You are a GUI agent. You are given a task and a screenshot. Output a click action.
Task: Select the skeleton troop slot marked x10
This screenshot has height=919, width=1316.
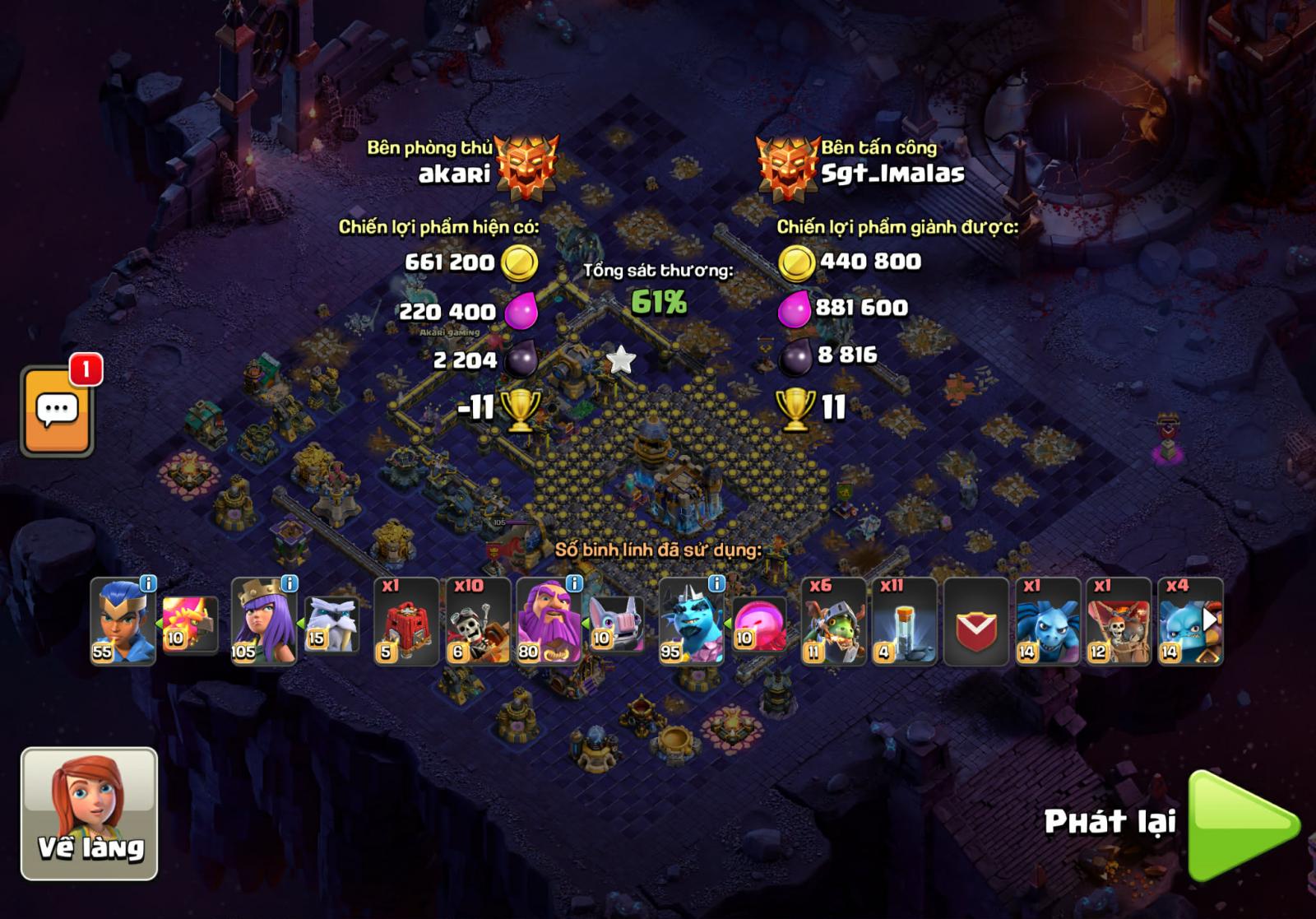478,622
